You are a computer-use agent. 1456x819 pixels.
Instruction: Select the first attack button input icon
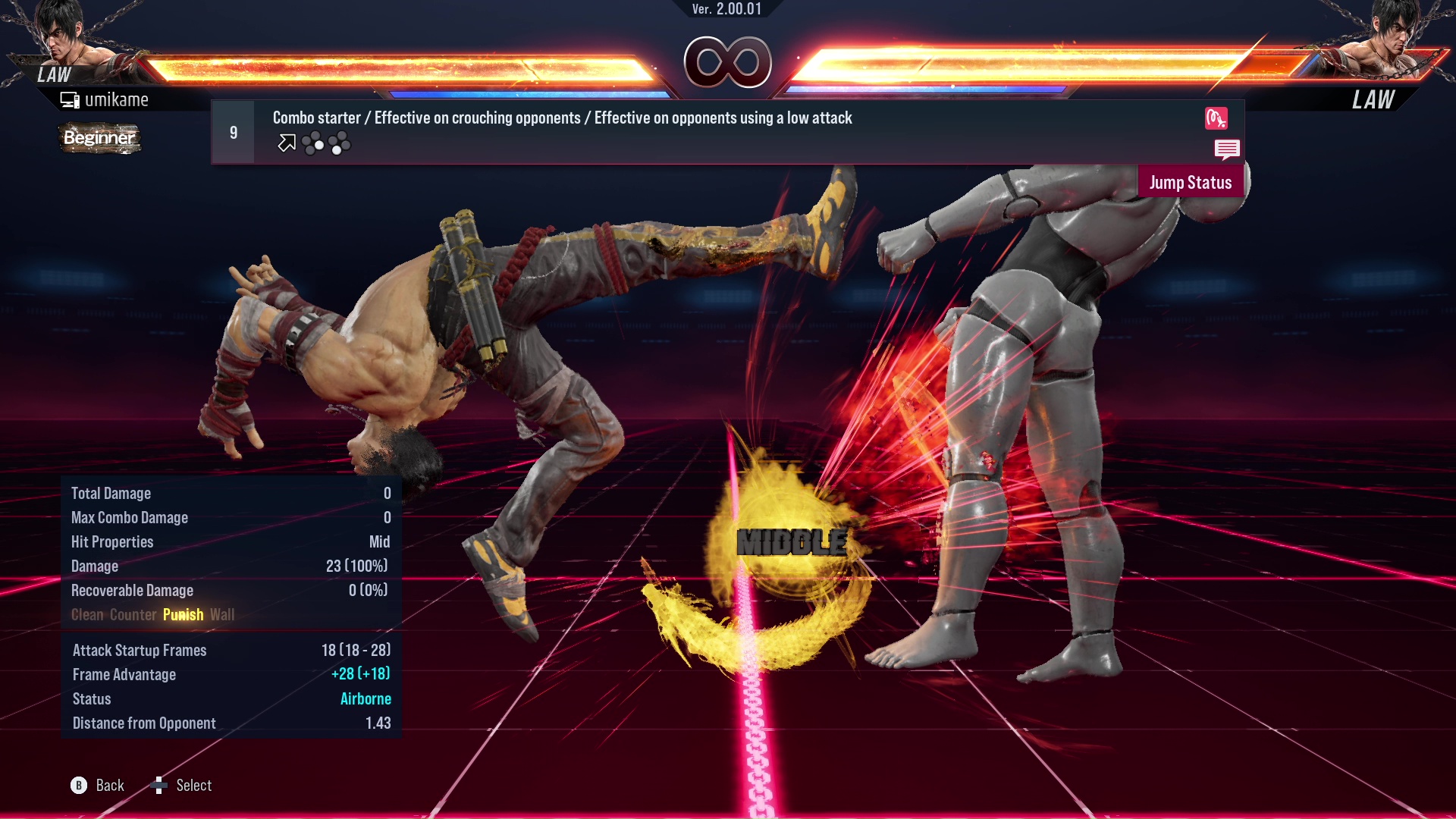click(x=314, y=144)
